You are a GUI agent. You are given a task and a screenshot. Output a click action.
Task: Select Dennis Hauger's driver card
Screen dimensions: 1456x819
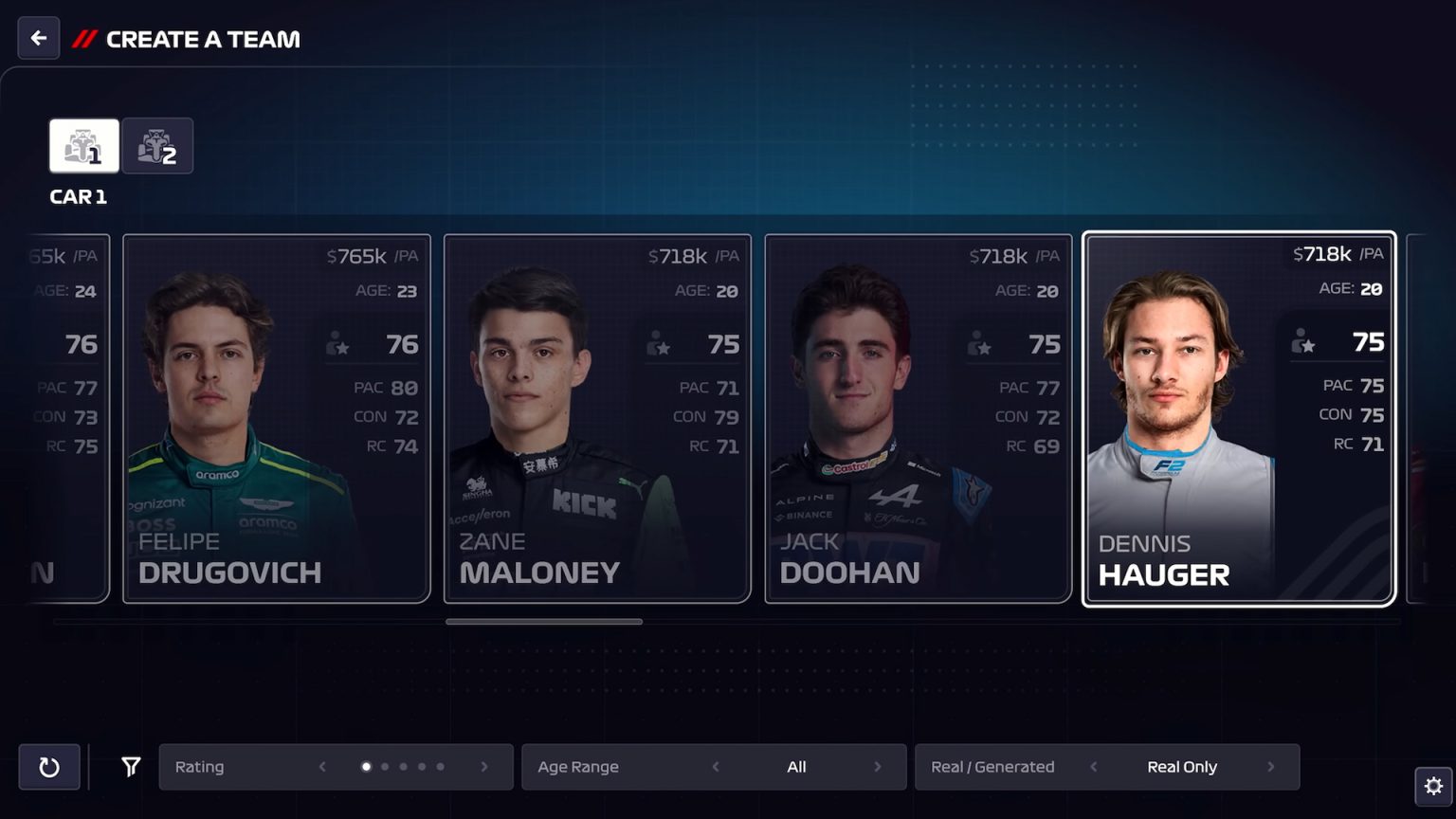(x=1239, y=417)
